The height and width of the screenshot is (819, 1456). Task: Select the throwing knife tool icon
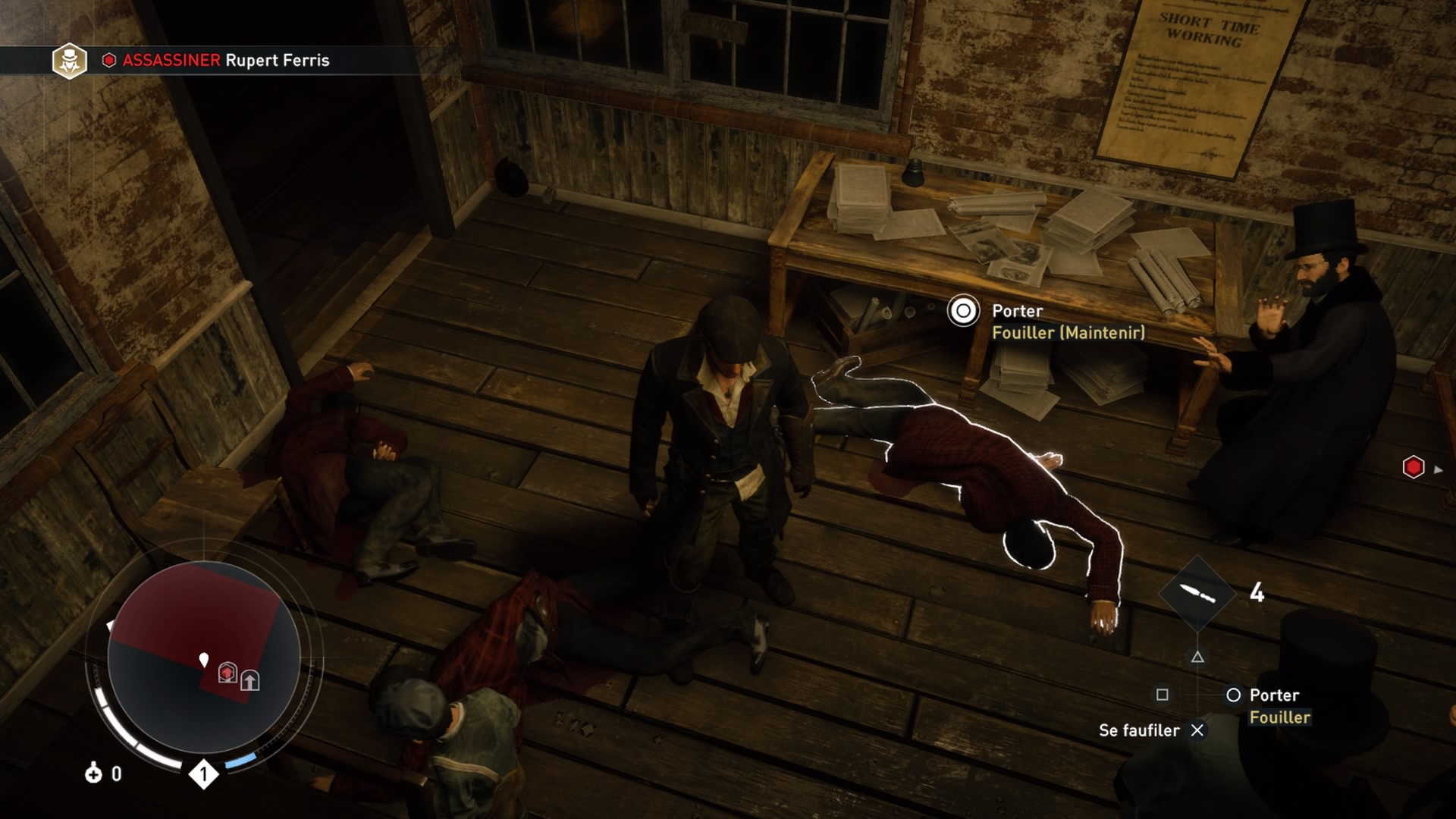click(x=1197, y=593)
